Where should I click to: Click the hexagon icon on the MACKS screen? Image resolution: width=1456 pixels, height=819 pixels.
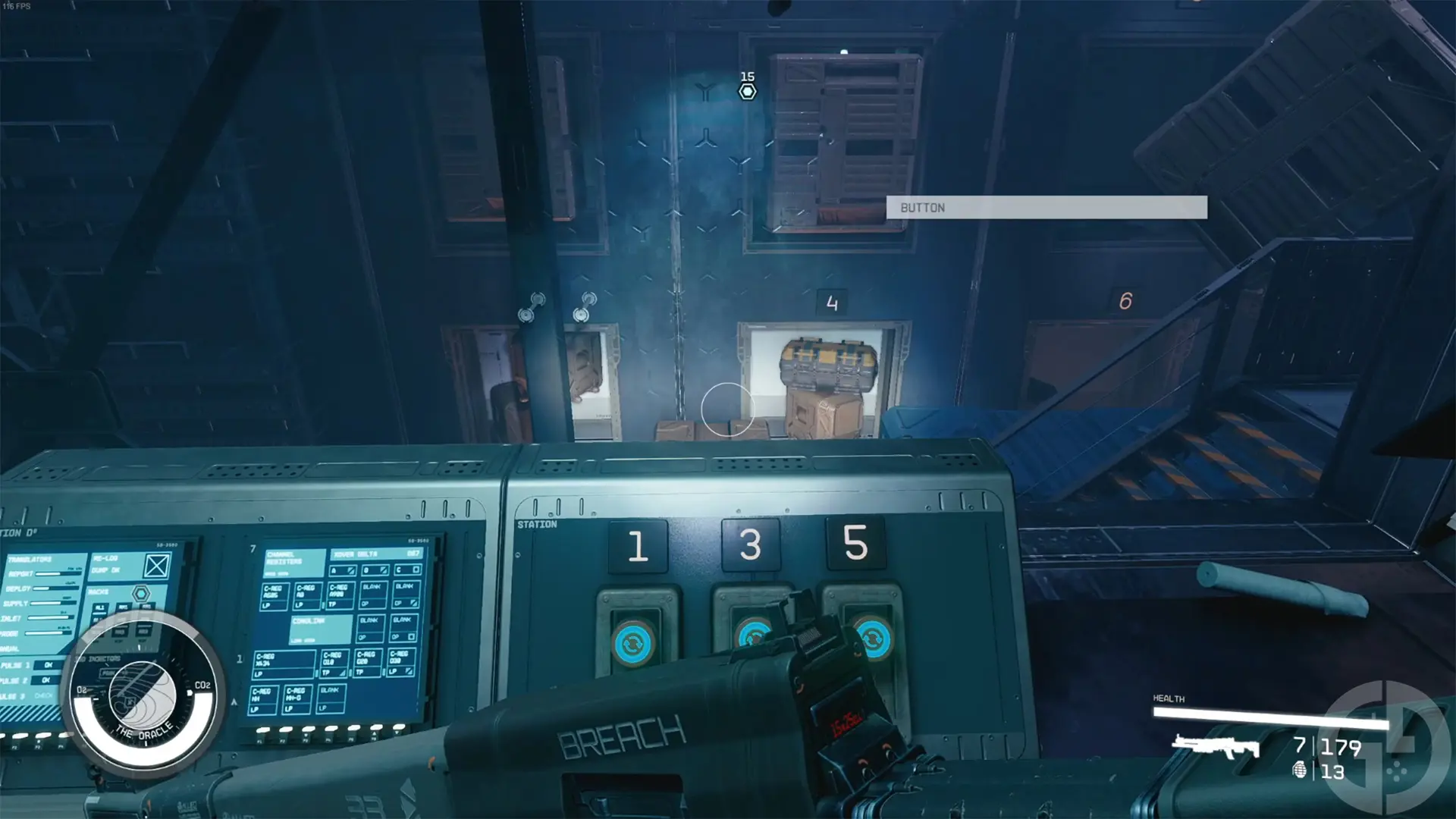142,591
